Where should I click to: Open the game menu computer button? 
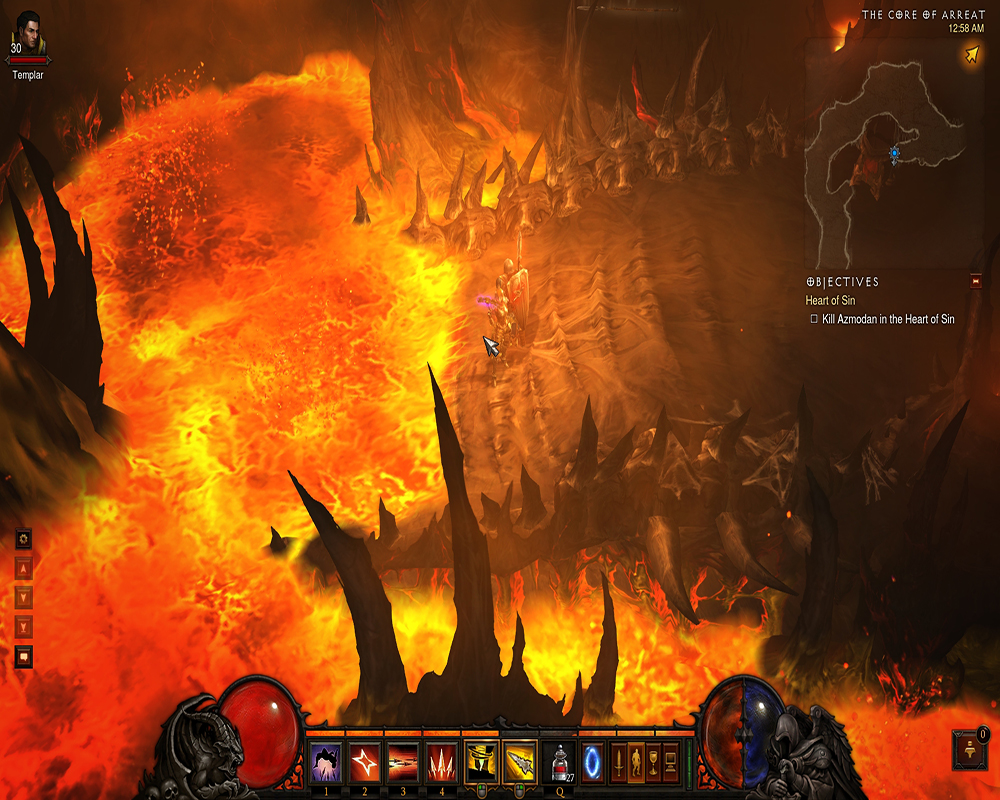670,761
